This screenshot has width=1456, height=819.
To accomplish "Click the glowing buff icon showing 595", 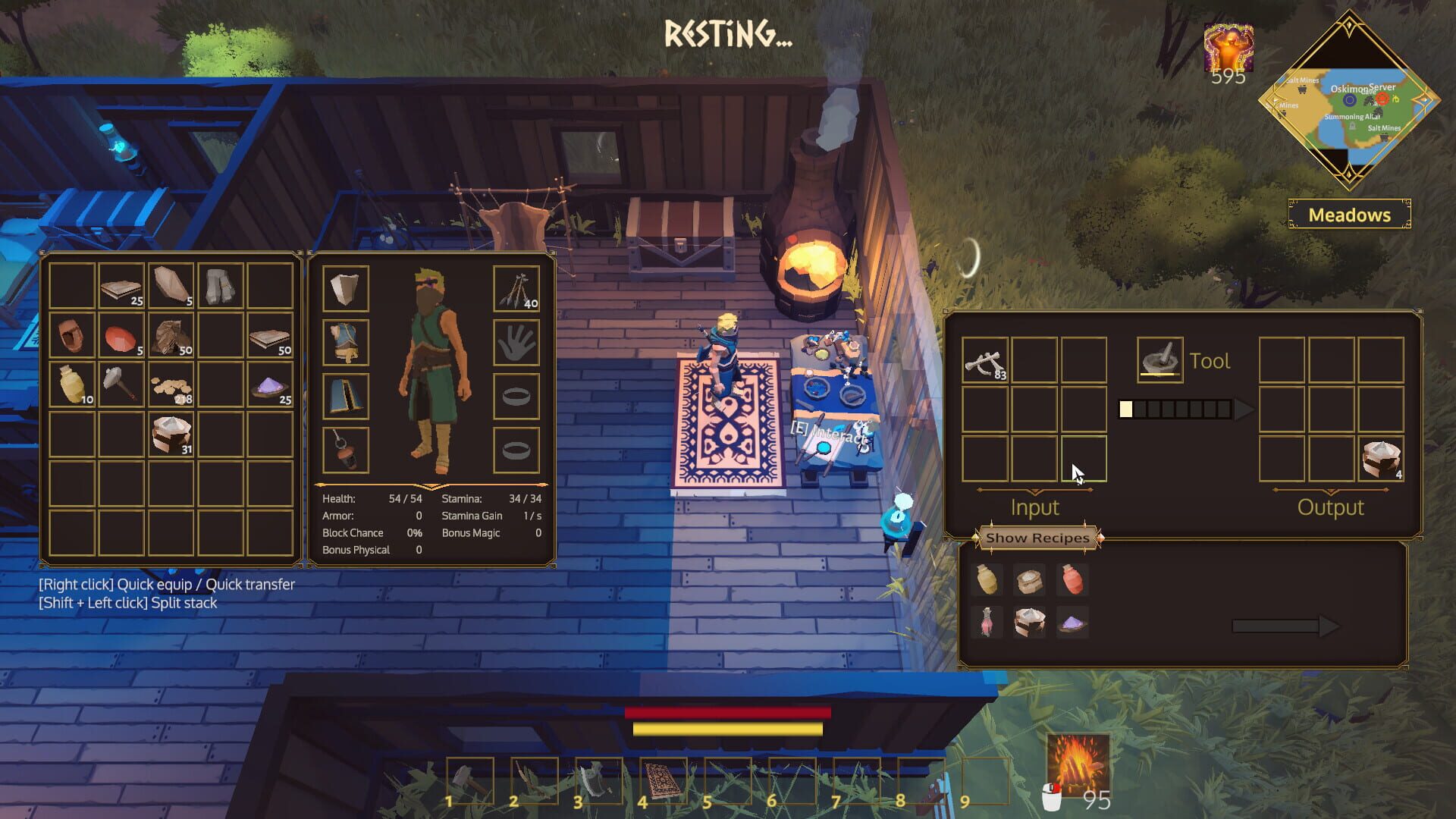I will (1228, 45).
